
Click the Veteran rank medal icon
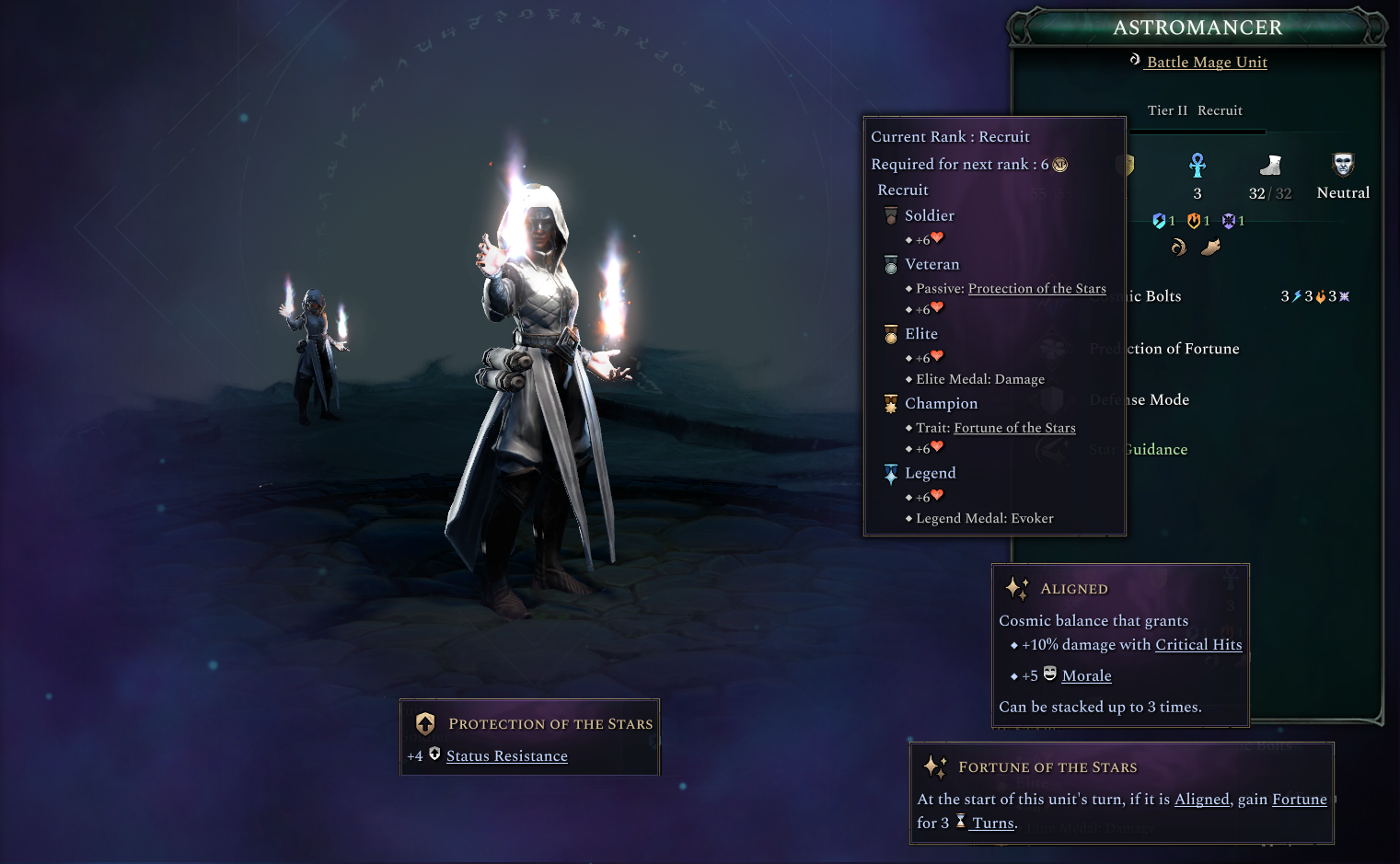890,264
